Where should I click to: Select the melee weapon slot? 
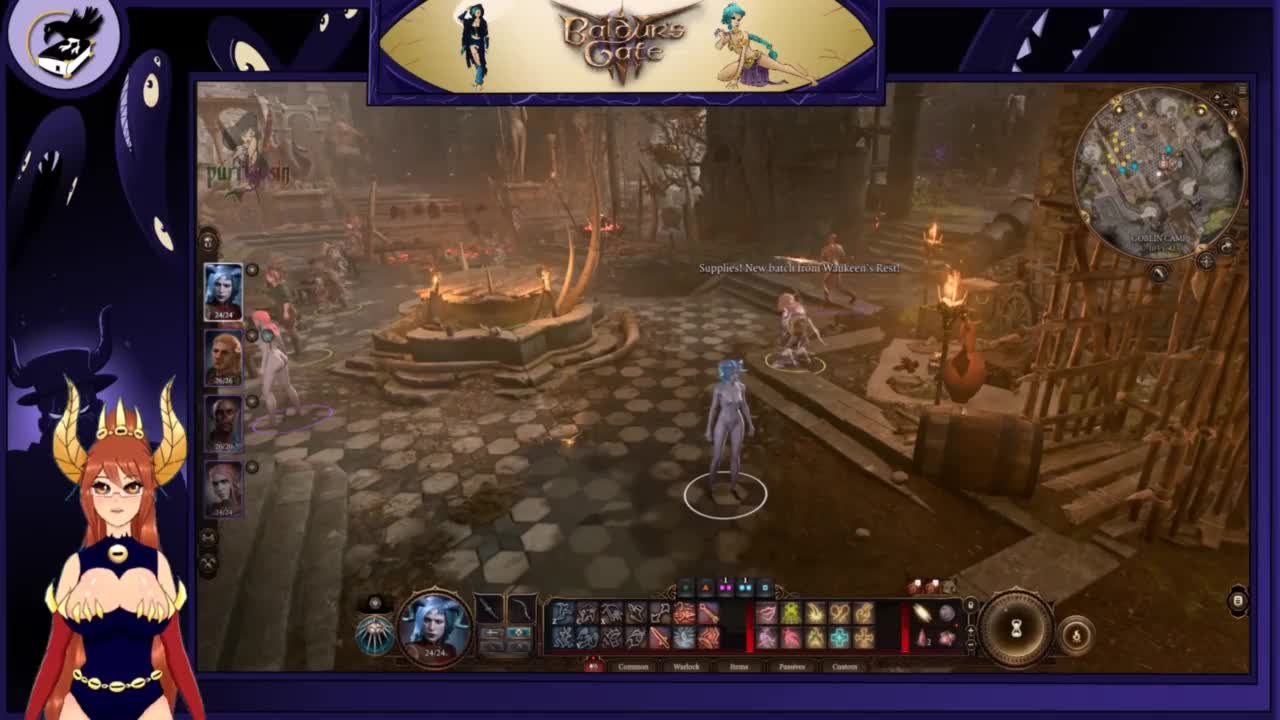(x=489, y=608)
